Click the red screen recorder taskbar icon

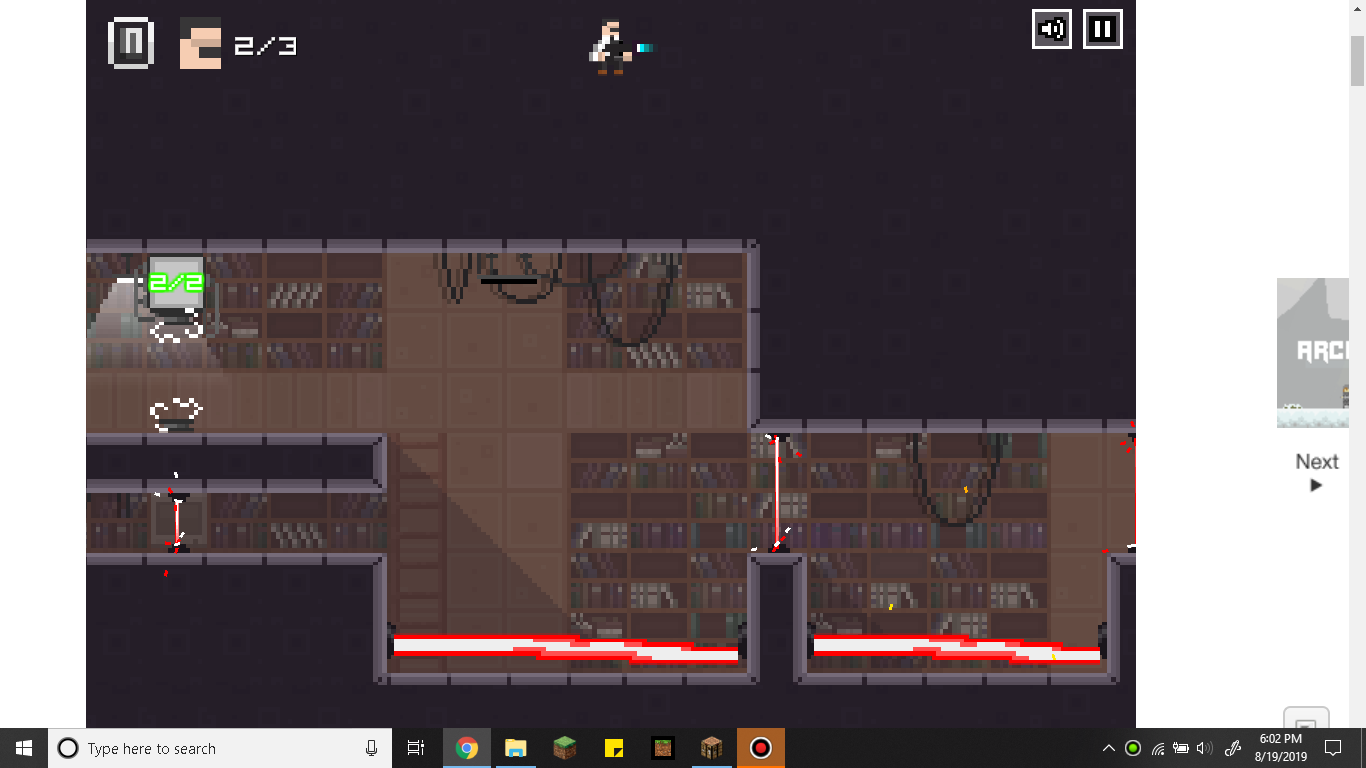[761, 748]
